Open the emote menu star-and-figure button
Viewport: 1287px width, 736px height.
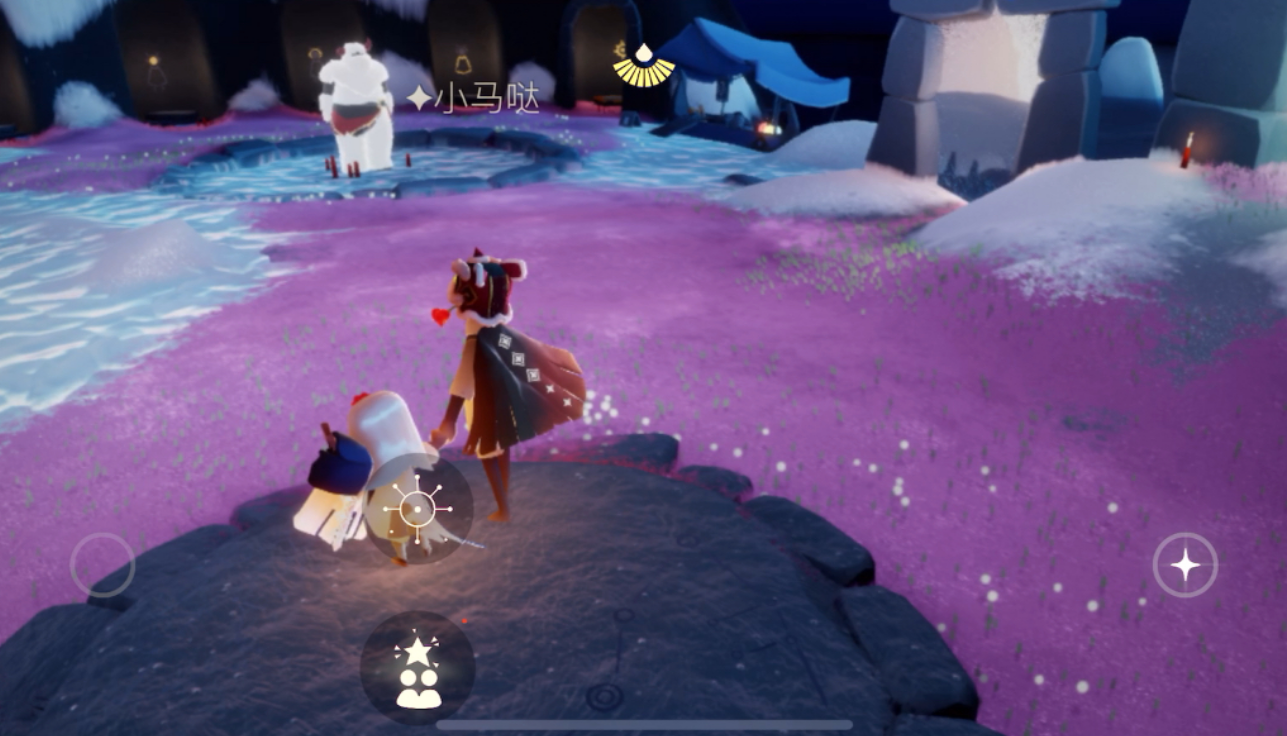pyautogui.click(x=418, y=669)
